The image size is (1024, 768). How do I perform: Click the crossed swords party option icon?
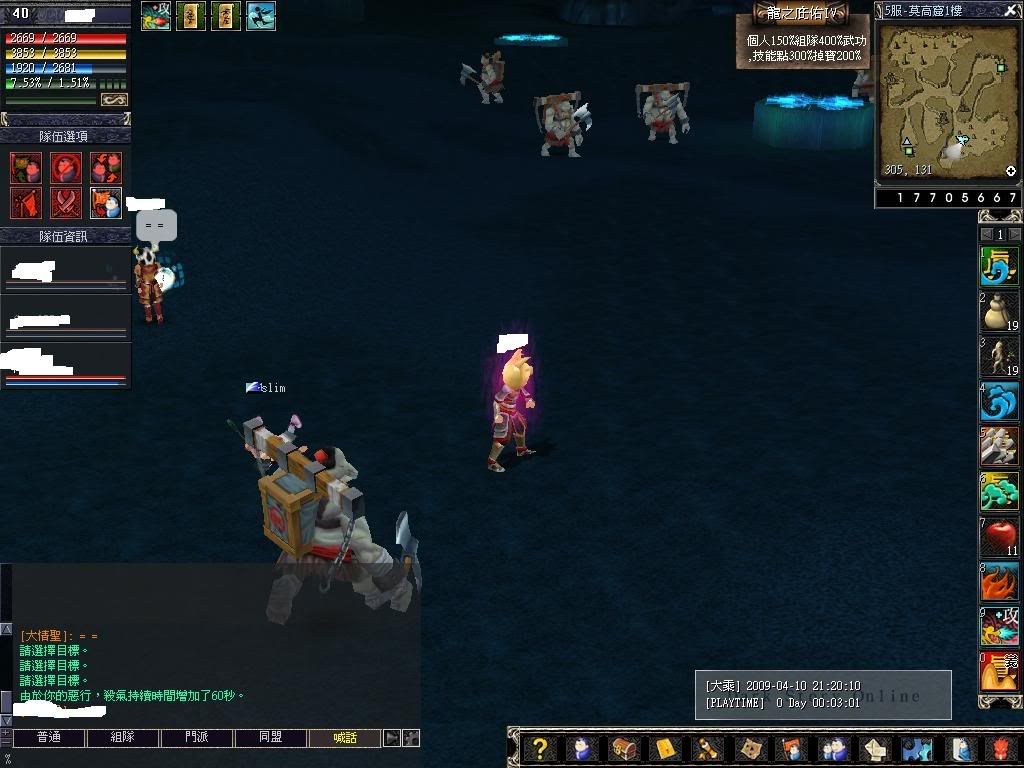[x=66, y=203]
